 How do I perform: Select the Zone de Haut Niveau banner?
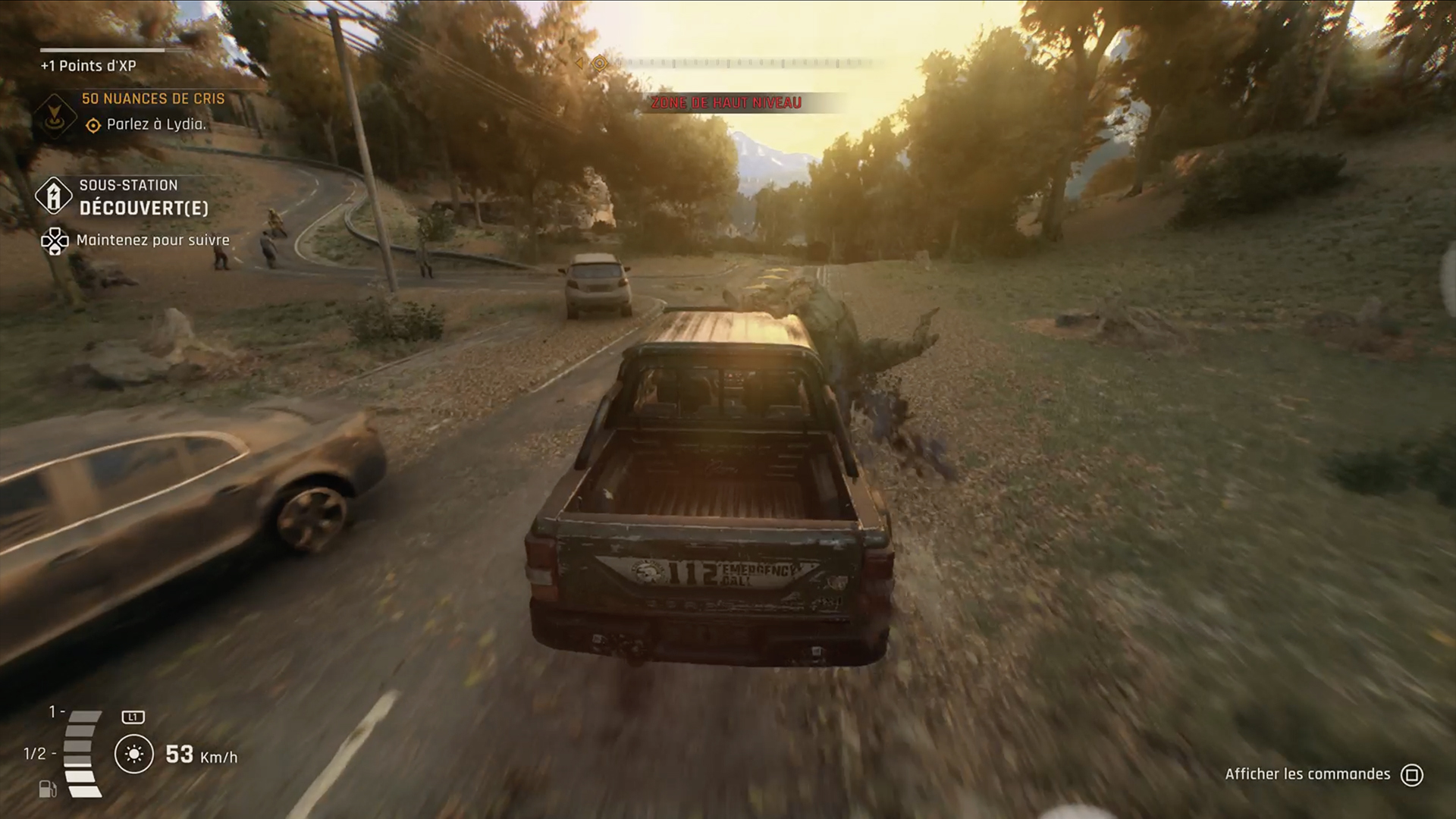727,103
